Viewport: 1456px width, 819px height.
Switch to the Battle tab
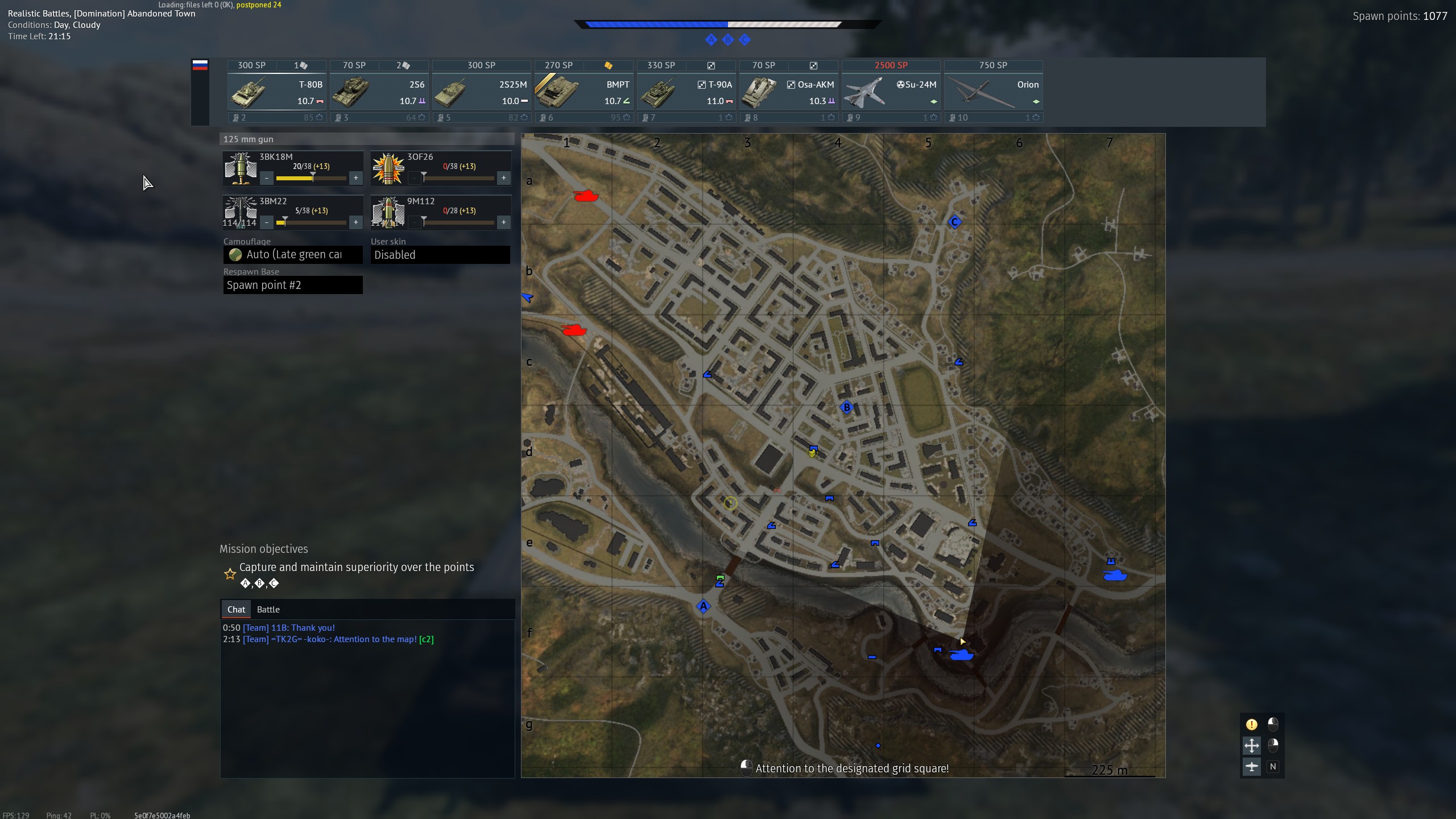click(268, 609)
